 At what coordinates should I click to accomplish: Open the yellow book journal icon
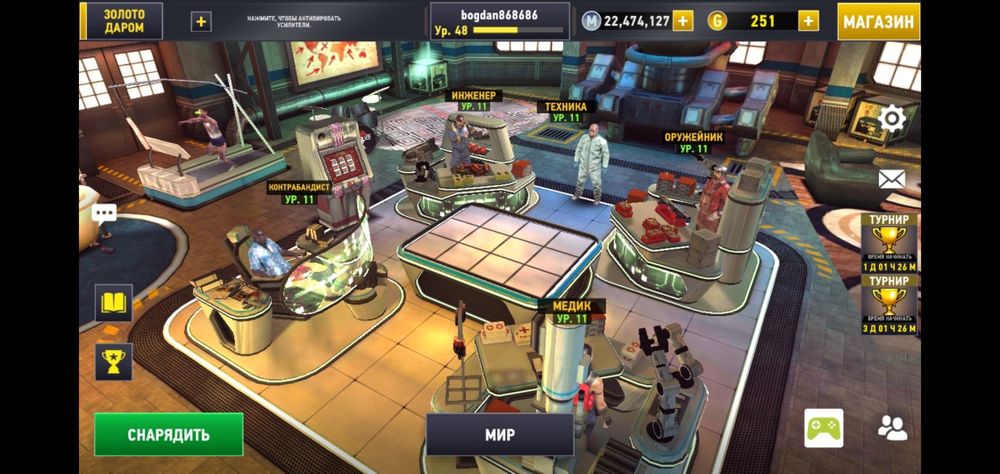pyautogui.click(x=113, y=302)
